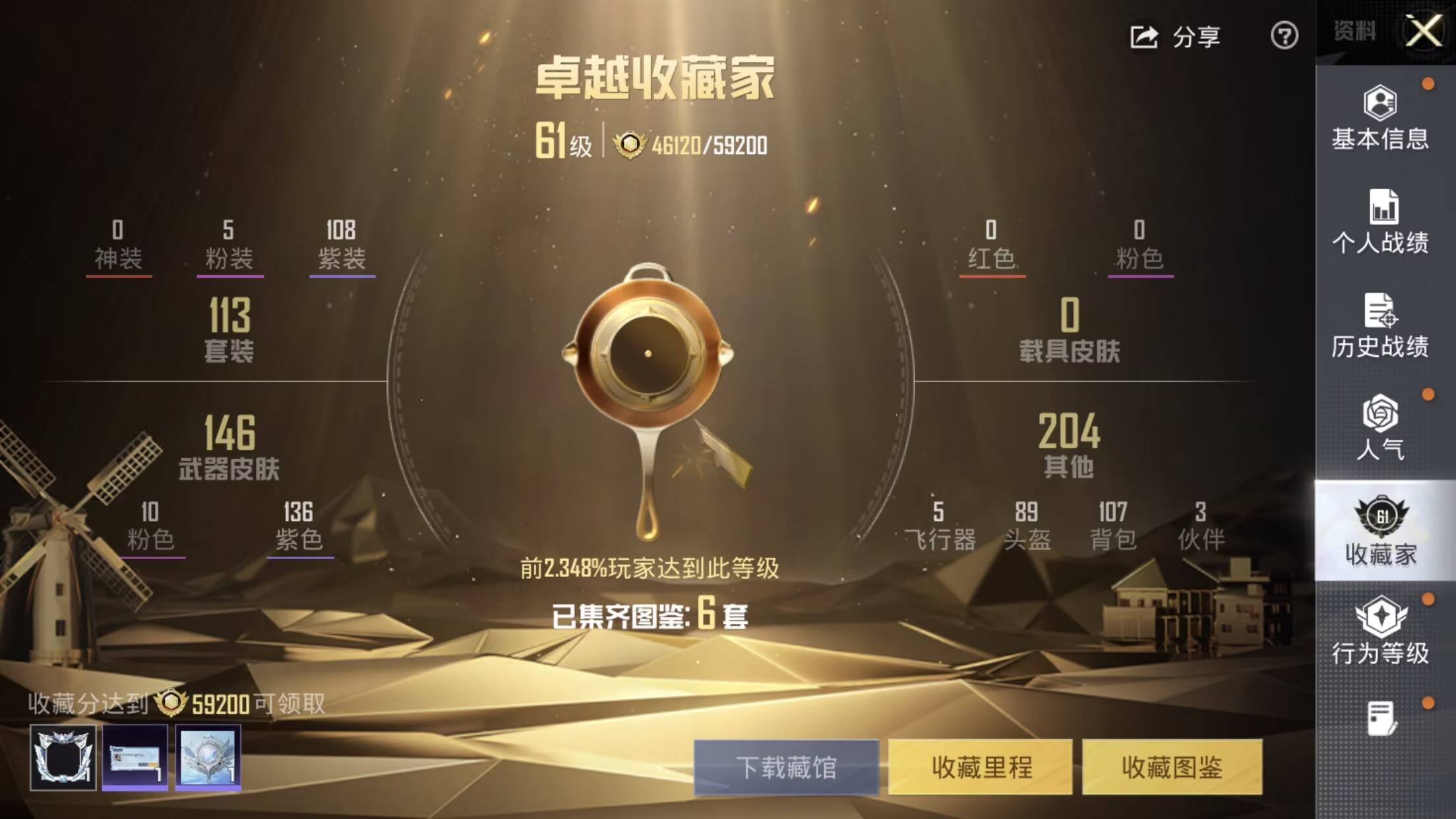Image resolution: width=1456 pixels, height=819 pixels.
Task: View the 套装 outfit count of 113
Action: [229, 329]
